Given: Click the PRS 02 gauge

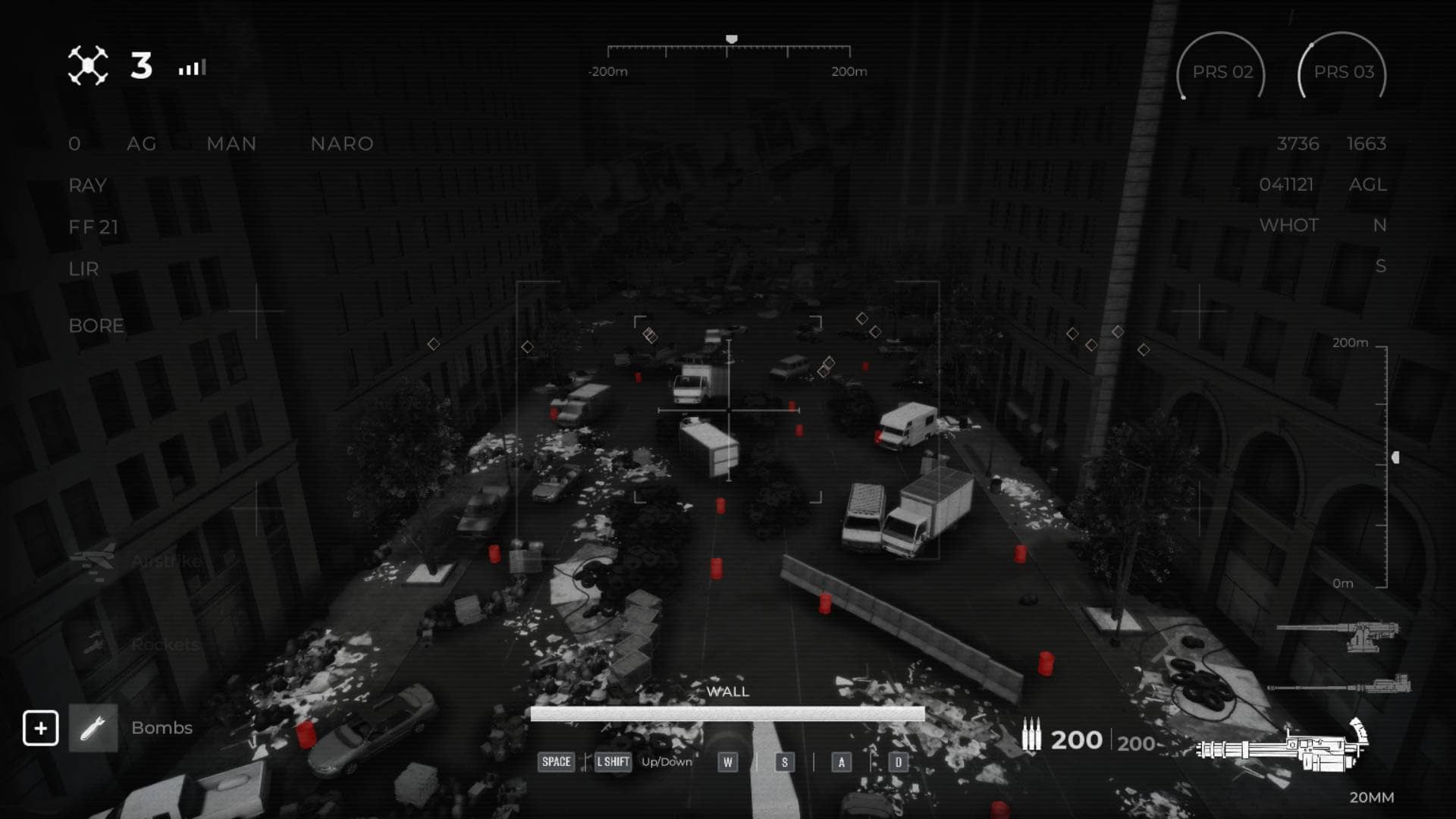Looking at the screenshot, I should click(x=1221, y=71).
